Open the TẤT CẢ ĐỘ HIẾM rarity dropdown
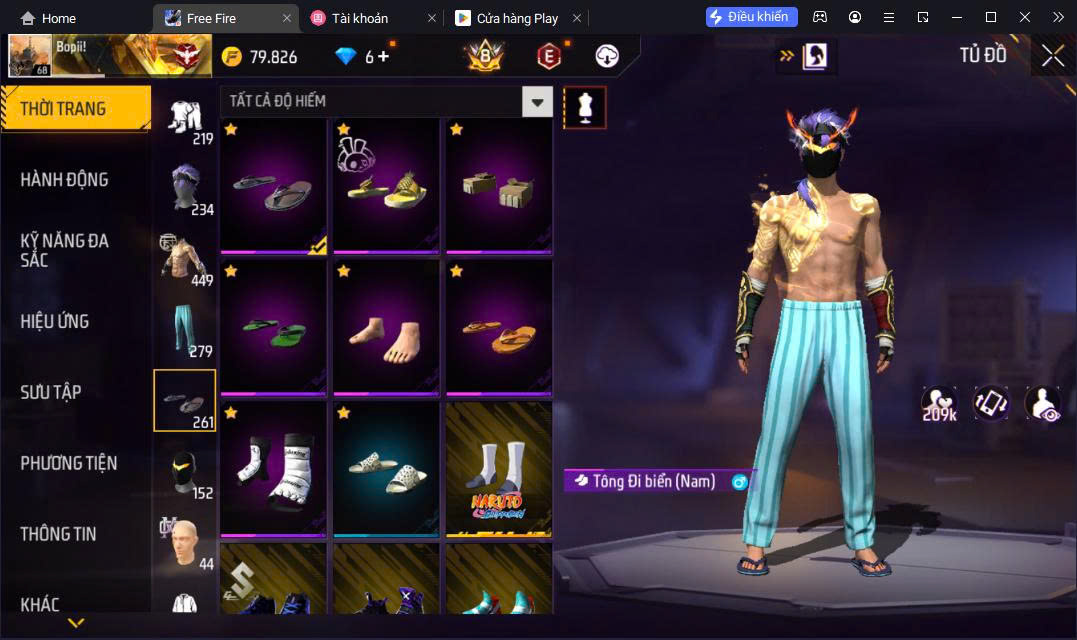The height and width of the screenshot is (640, 1077). 538,101
